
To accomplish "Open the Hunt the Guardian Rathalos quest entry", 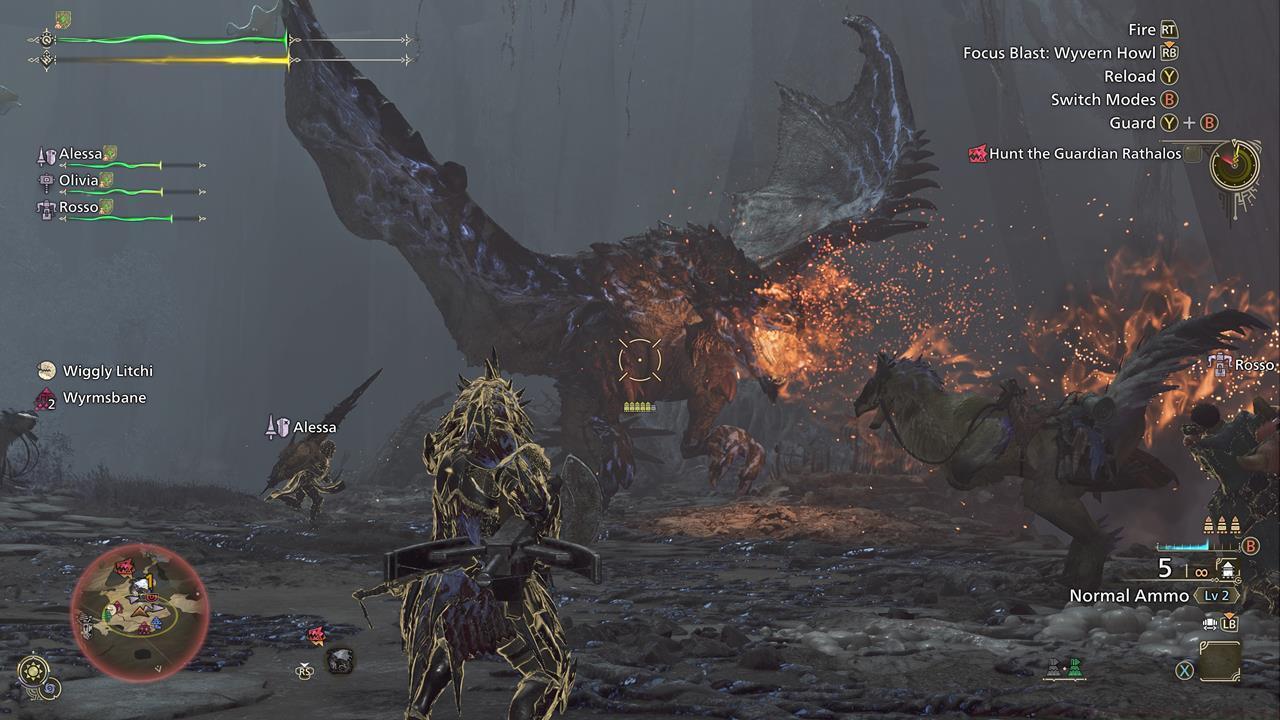I will coord(1077,154).
